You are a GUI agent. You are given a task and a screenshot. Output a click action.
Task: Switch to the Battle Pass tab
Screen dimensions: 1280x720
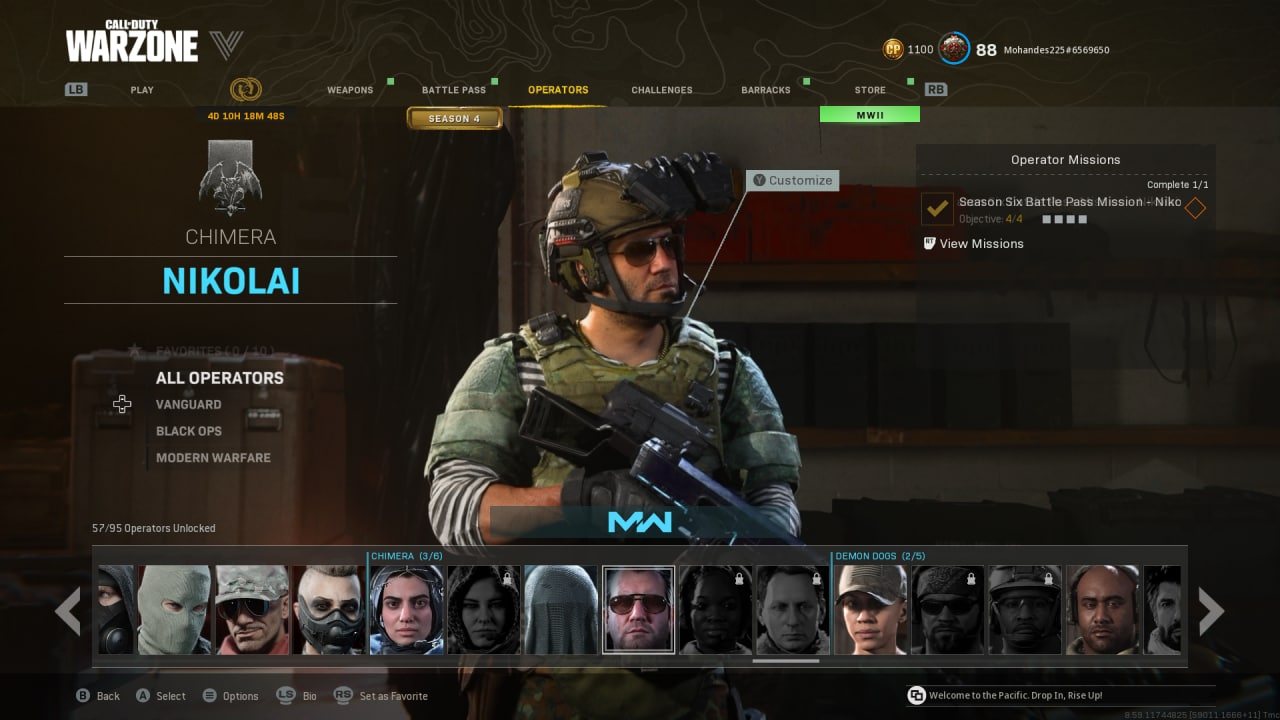point(453,89)
